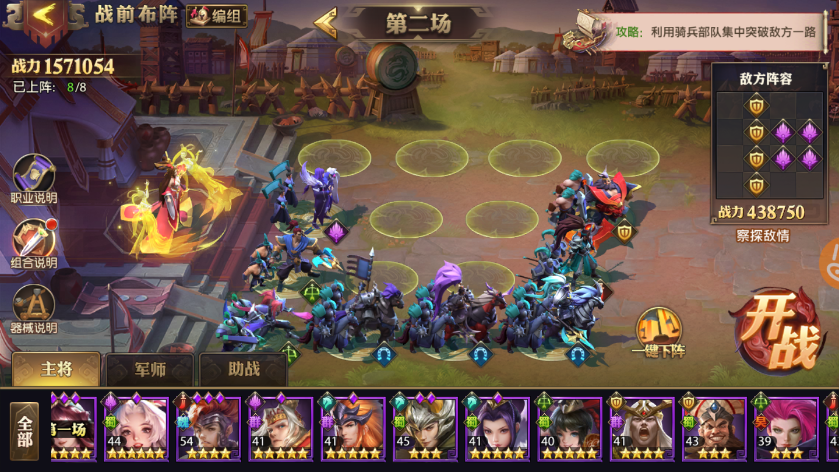Viewport: 839px width, 472px height.
Task: Switch to the 主将 tab
Action: (x=56, y=369)
